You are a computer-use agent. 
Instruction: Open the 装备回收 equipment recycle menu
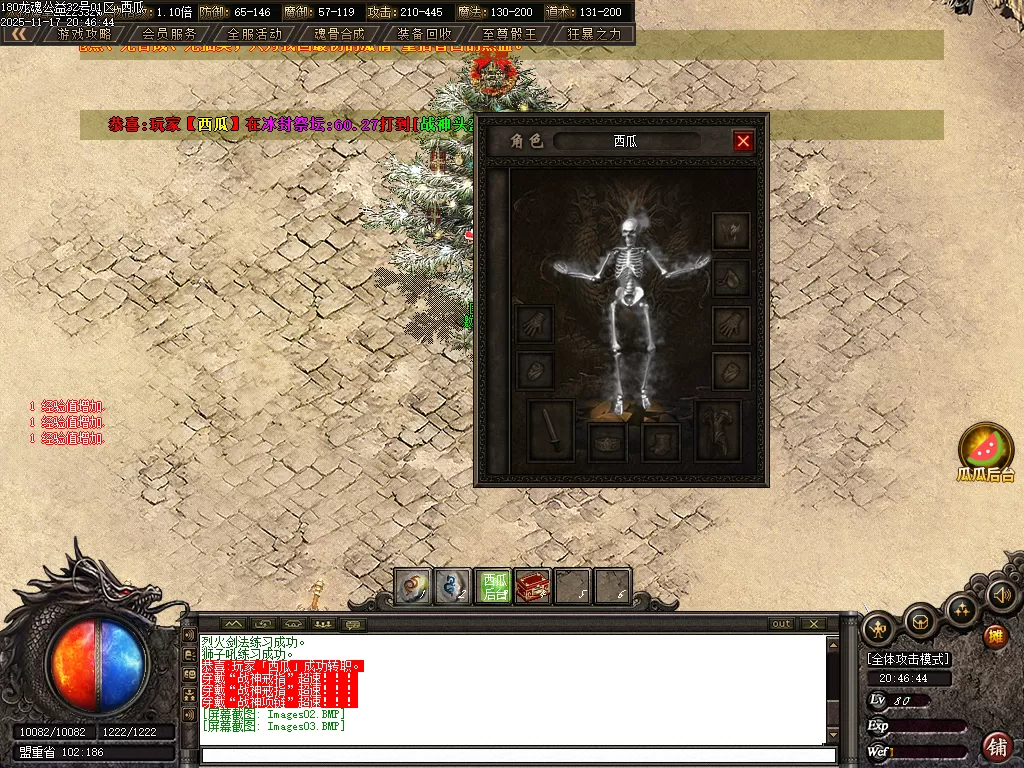(425, 33)
